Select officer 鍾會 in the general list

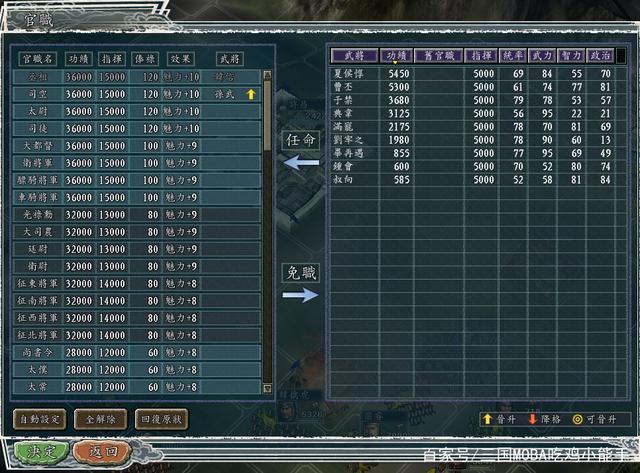355,166
